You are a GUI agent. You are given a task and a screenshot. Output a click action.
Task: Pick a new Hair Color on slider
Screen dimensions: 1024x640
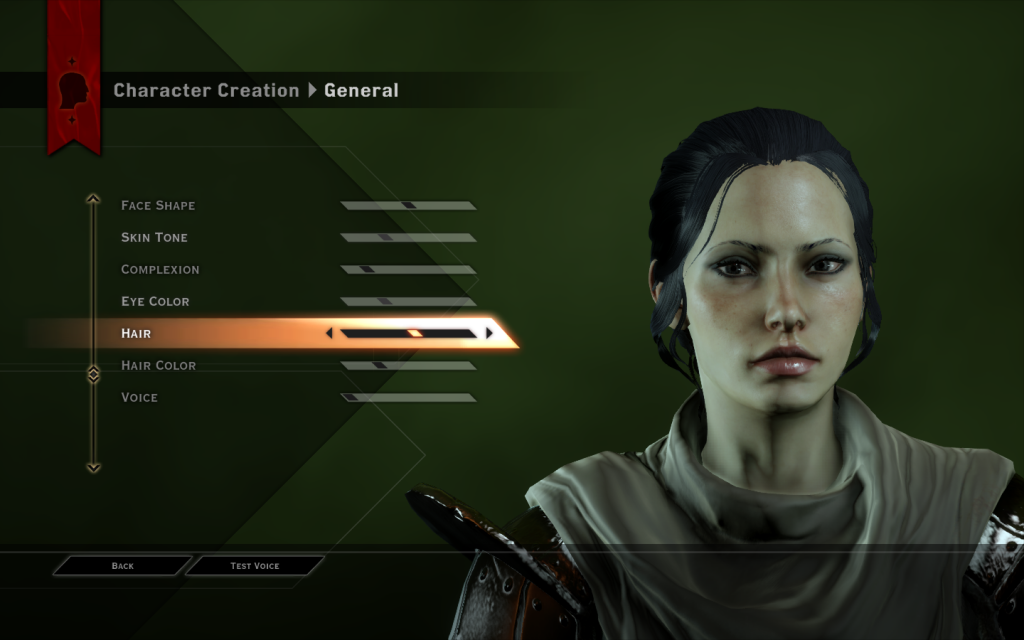[x=408, y=366]
